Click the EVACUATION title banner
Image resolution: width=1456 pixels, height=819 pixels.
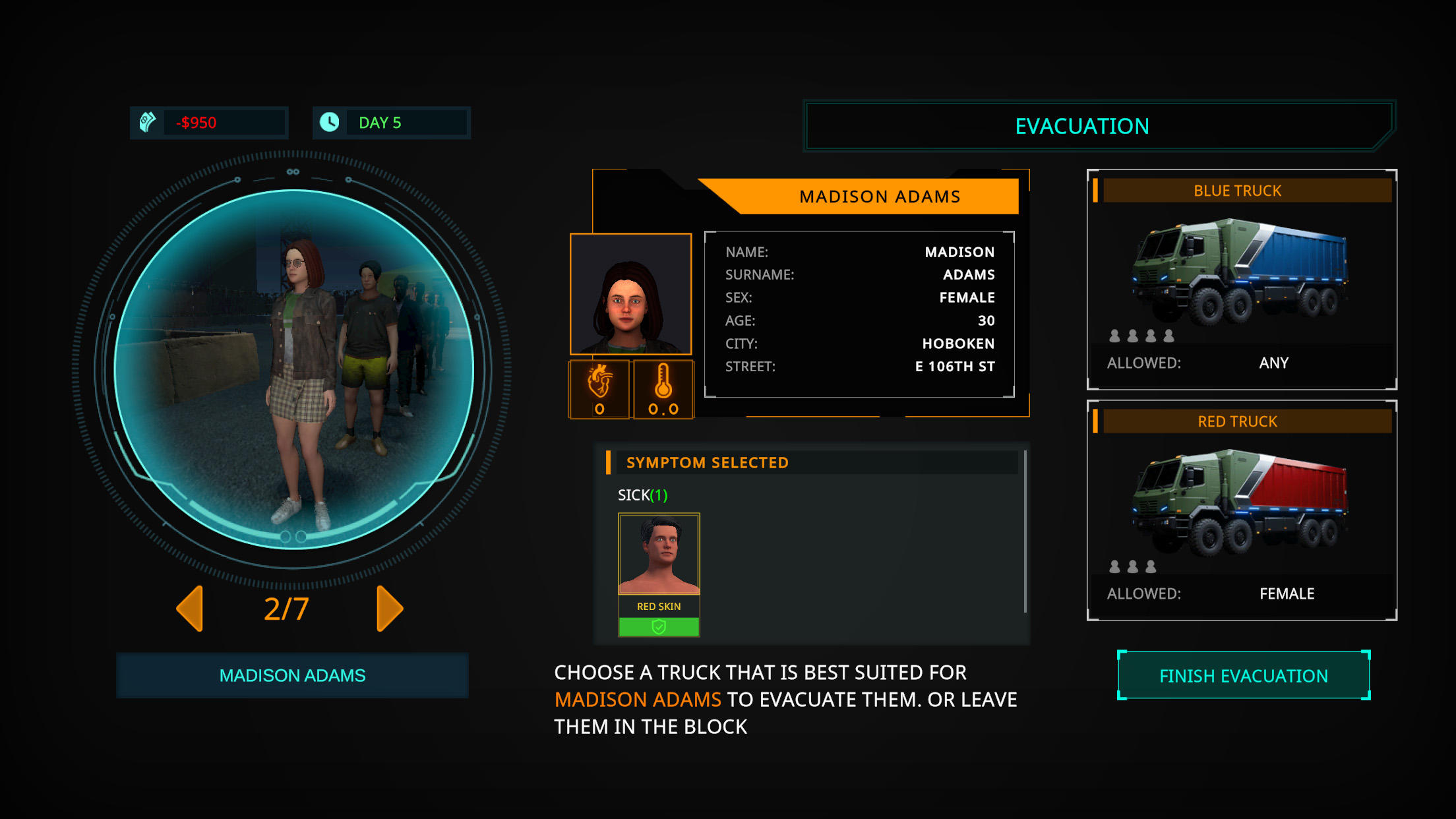(x=1083, y=125)
